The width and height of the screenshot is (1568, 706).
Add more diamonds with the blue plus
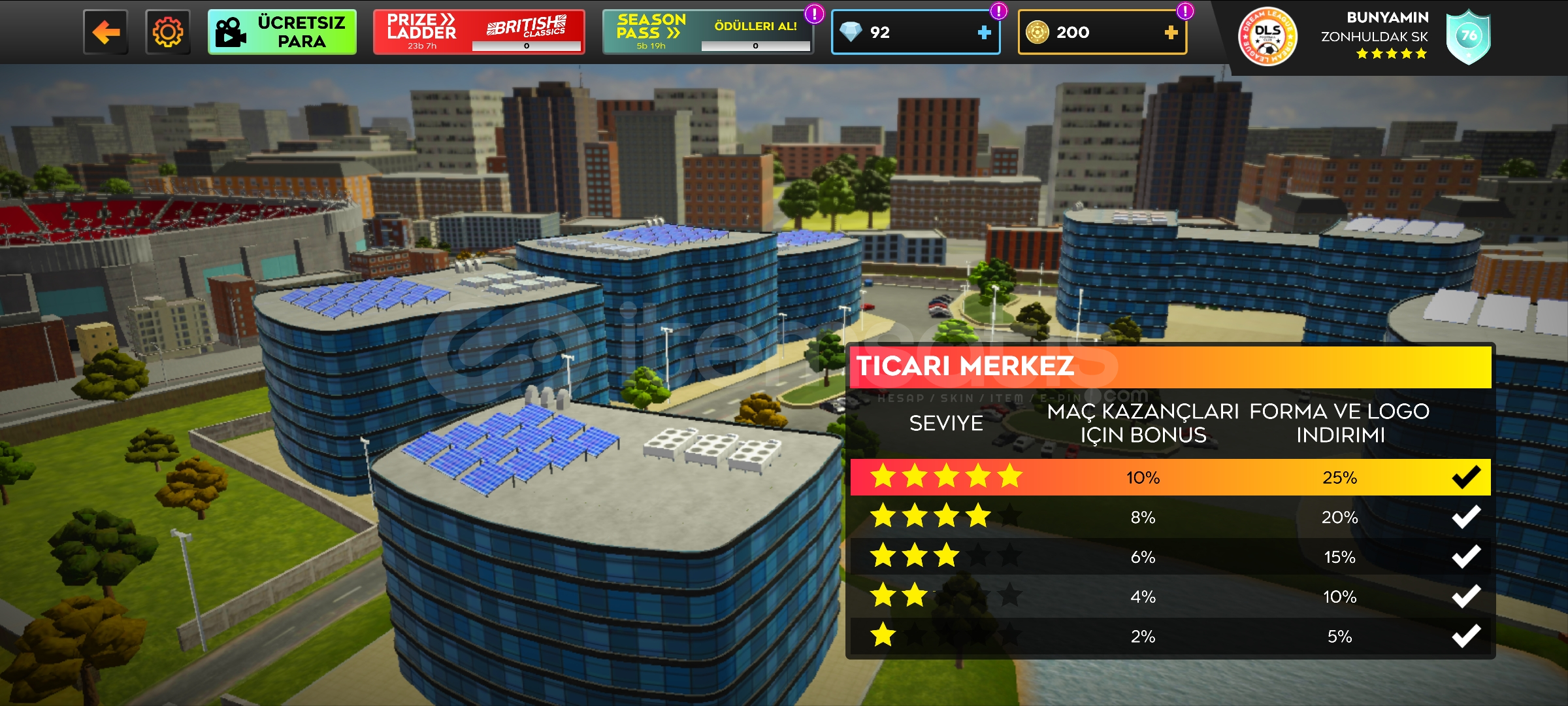point(984,33)
